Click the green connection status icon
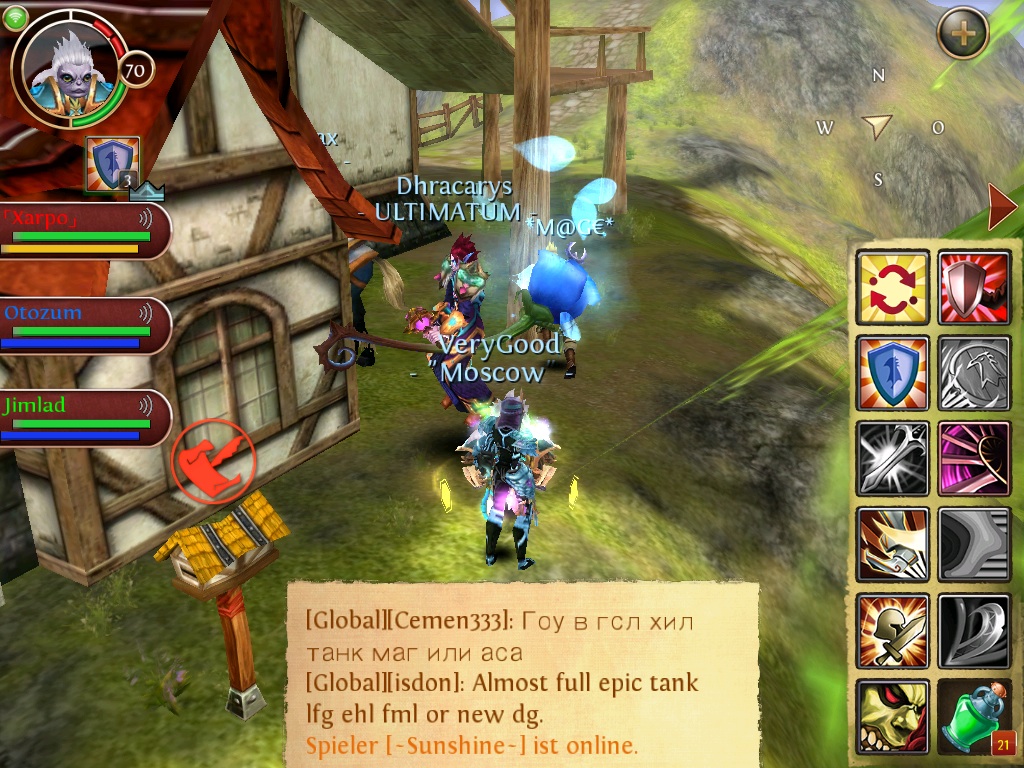Screen dimensions: 1024x768 tap(14, 17)
